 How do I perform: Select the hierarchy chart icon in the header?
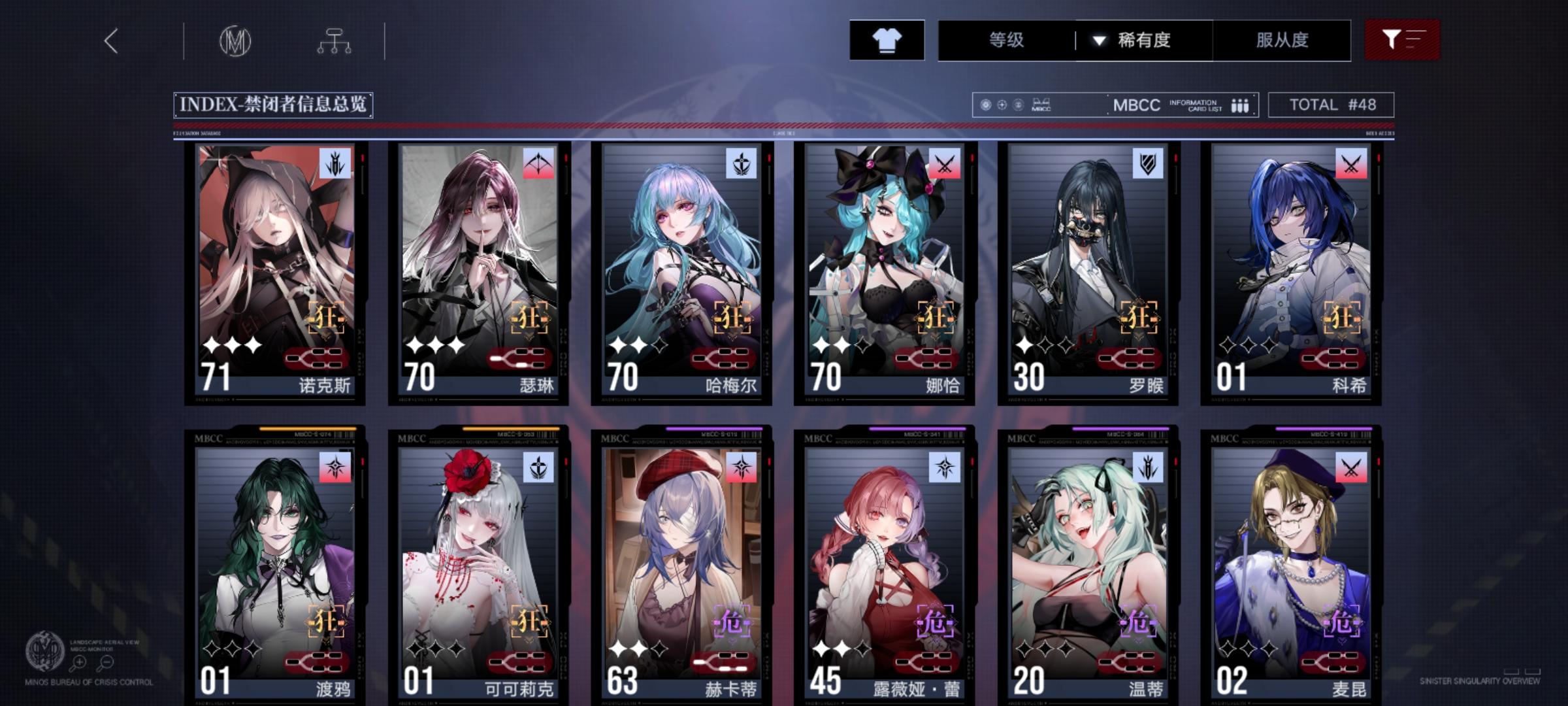pyautogui.click(x=335, y=41)
